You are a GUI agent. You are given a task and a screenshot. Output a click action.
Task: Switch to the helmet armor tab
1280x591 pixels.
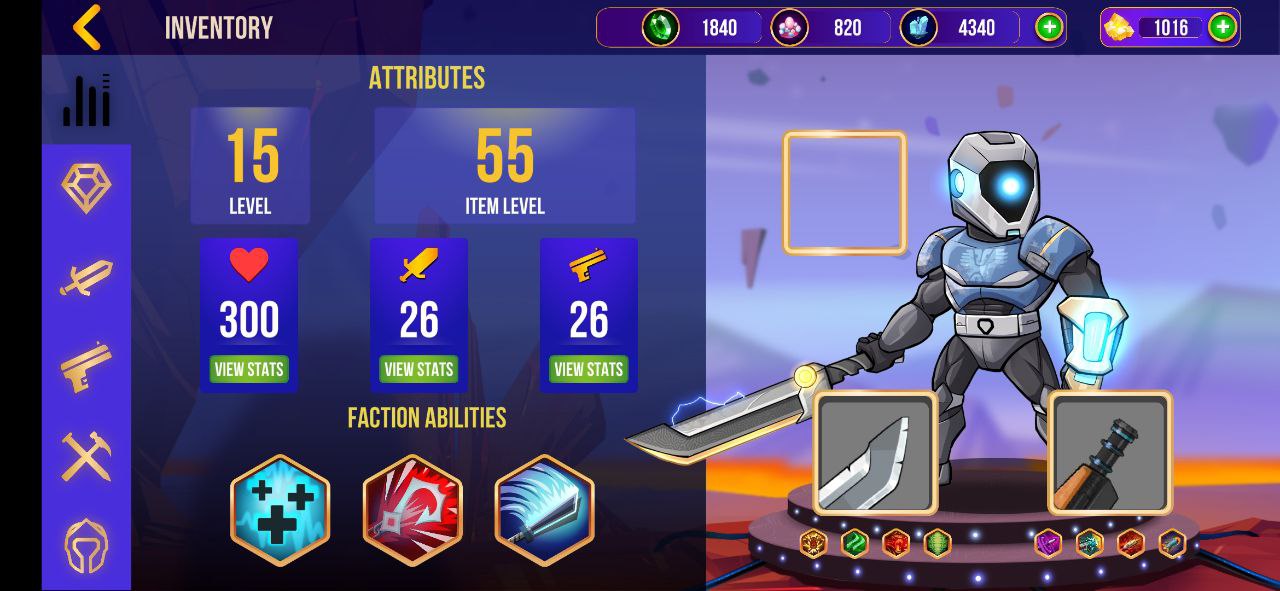[x=86, y=547]
